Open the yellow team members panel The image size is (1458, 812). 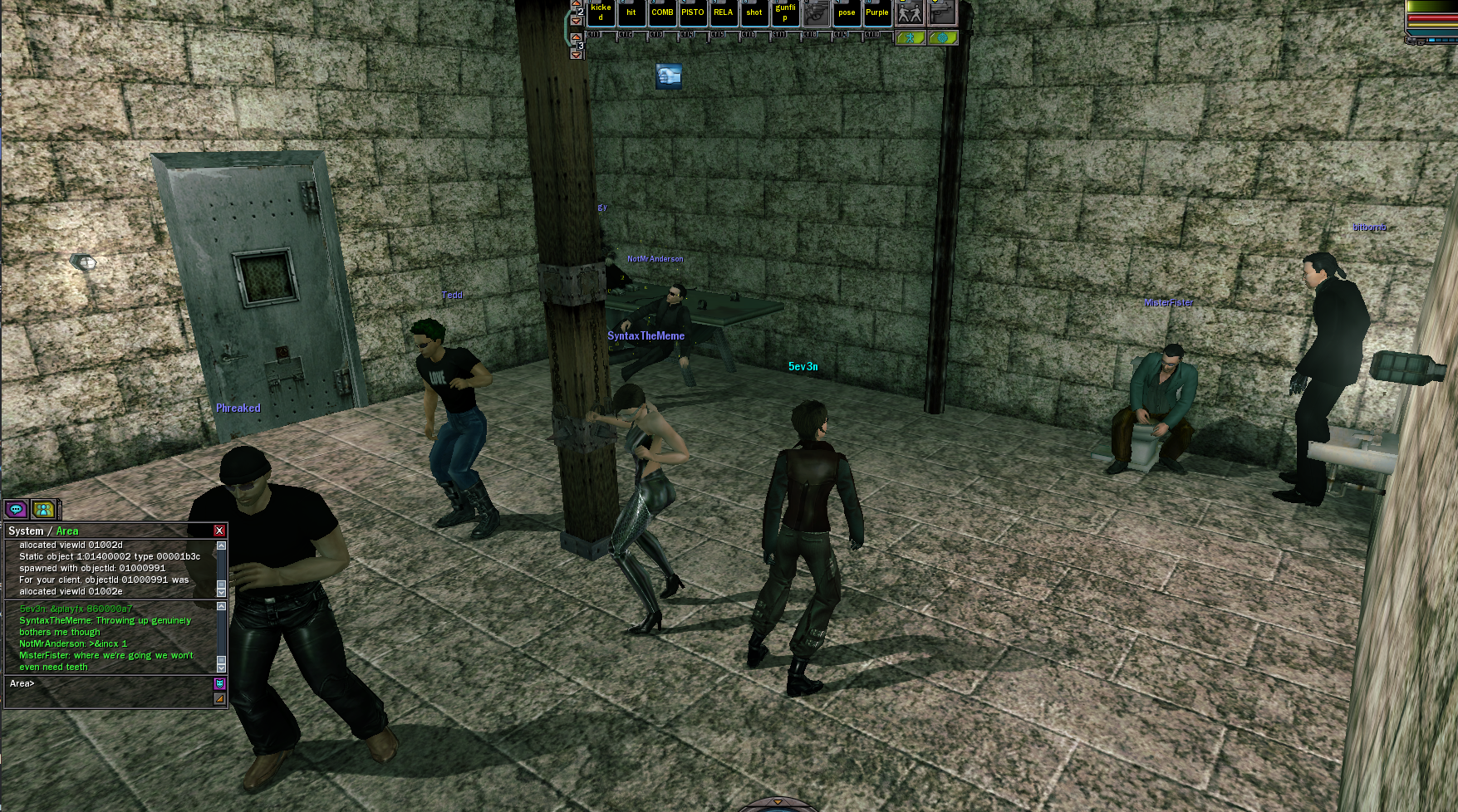coord(43,509)
